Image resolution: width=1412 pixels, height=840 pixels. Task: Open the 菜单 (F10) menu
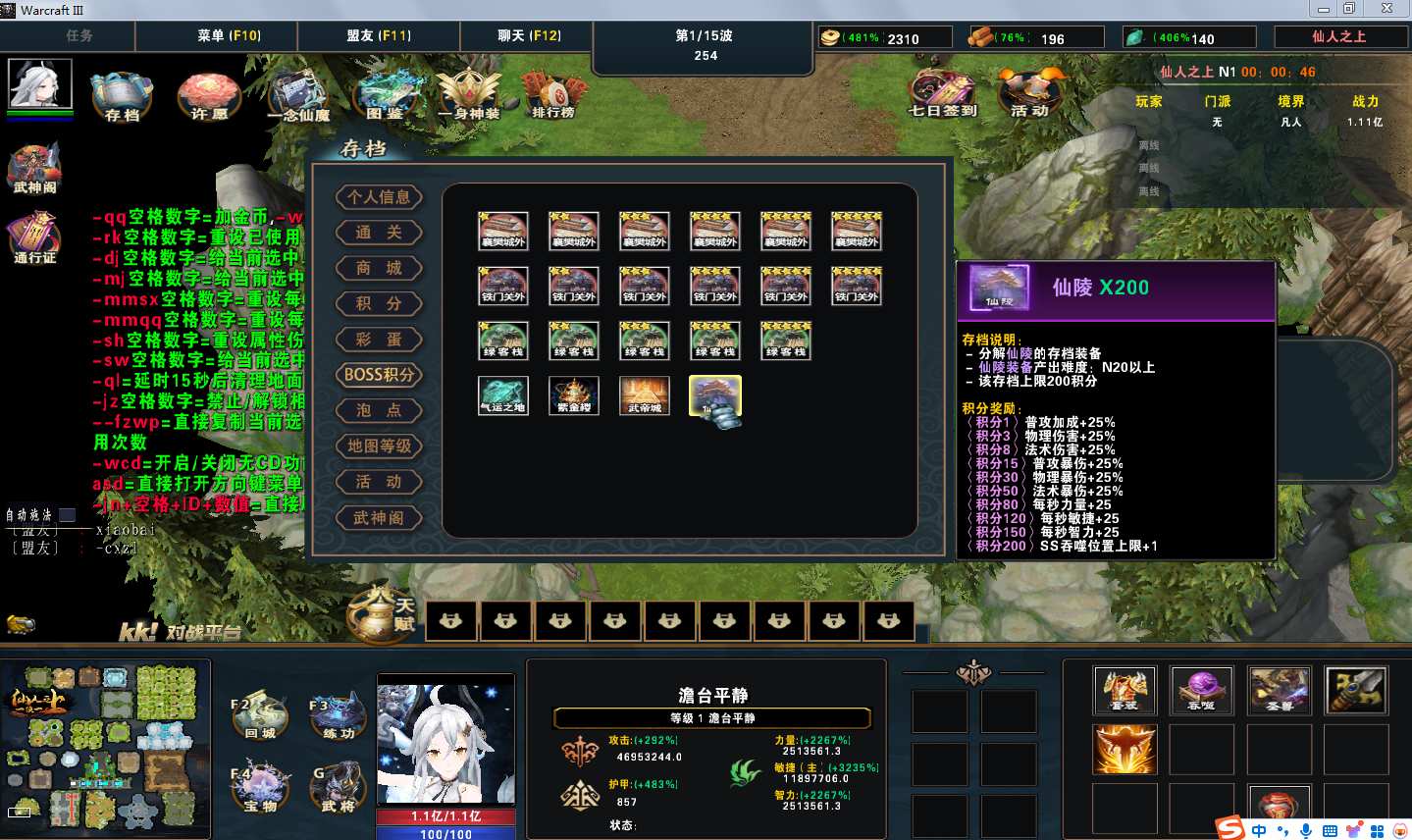coord(229,35)
